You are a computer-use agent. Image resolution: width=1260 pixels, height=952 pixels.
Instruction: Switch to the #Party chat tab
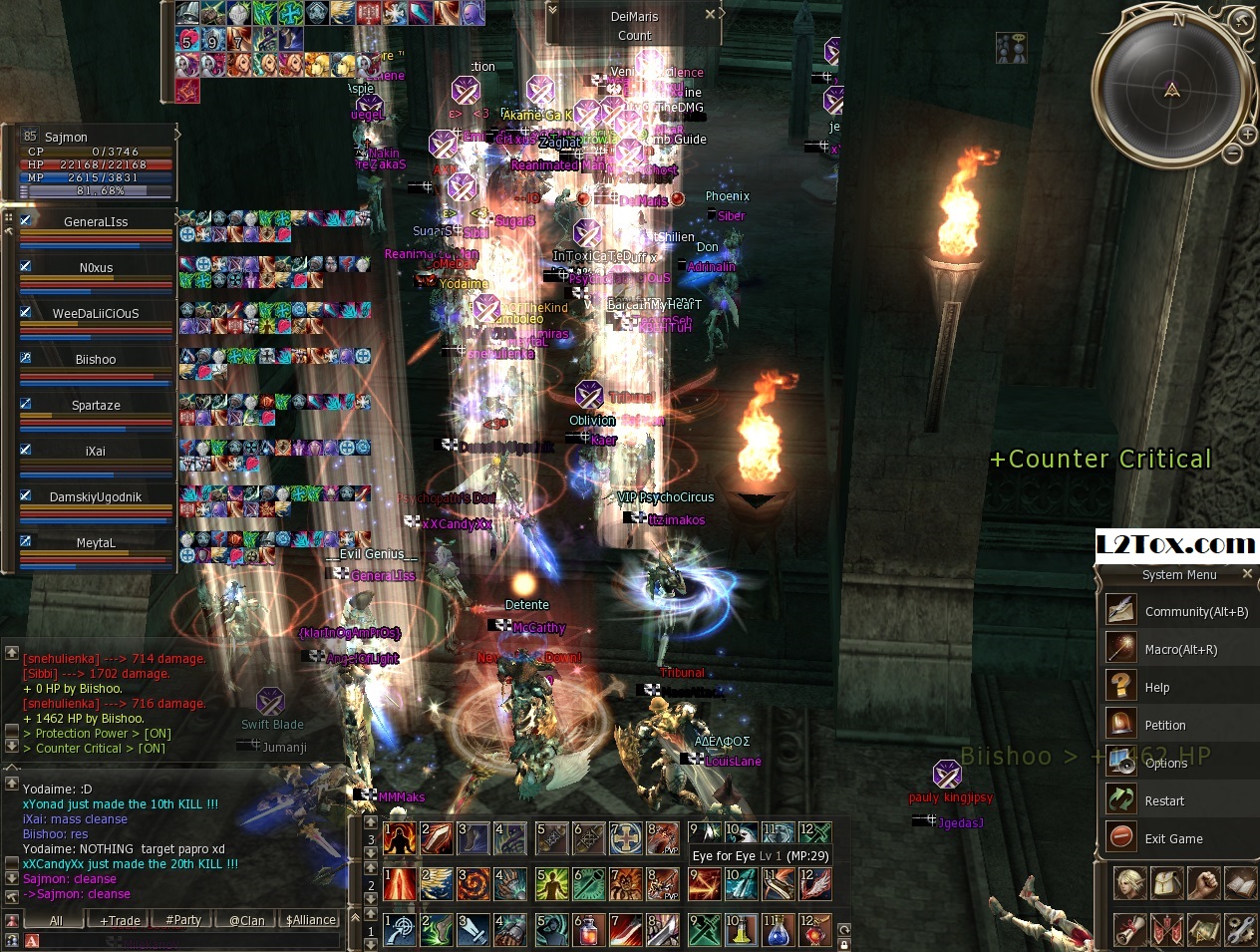click(183, 920)
